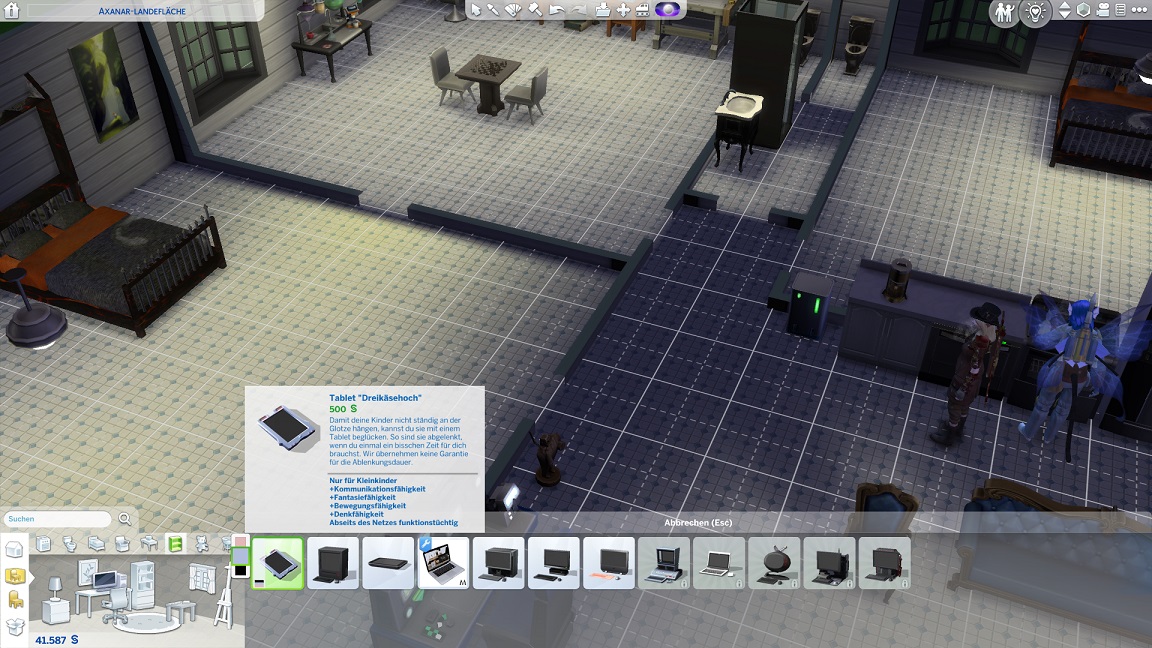The image size is (1152, 648).
Task: Switch to the teddy bear kids category
Action: point(200,544)
